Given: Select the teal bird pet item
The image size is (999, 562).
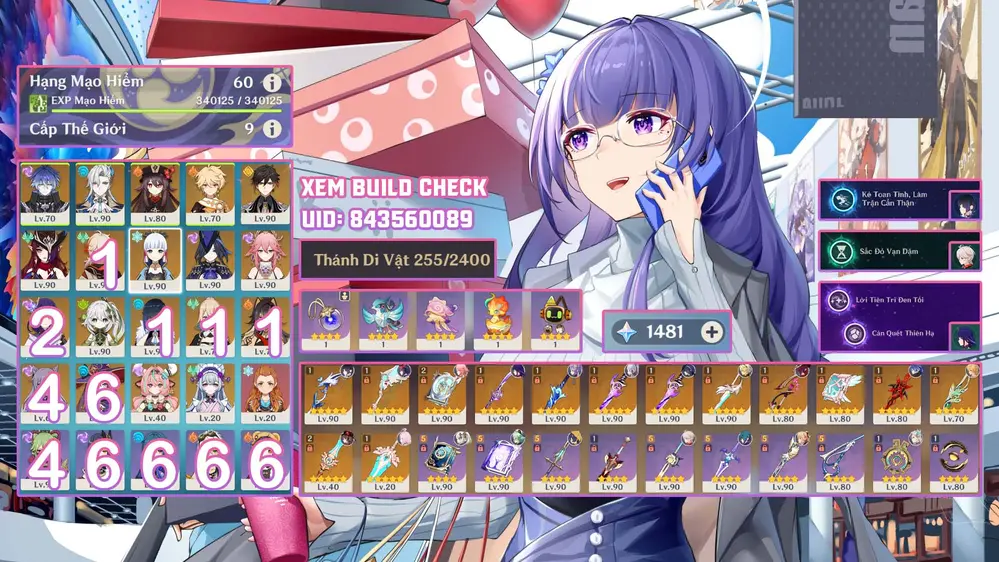Looking at the screenshot, I should 383,320.
